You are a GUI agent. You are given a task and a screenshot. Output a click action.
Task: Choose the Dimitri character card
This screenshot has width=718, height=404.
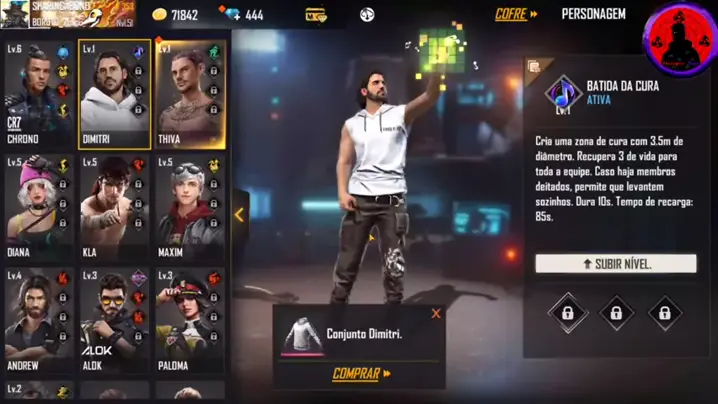(113, 95)
